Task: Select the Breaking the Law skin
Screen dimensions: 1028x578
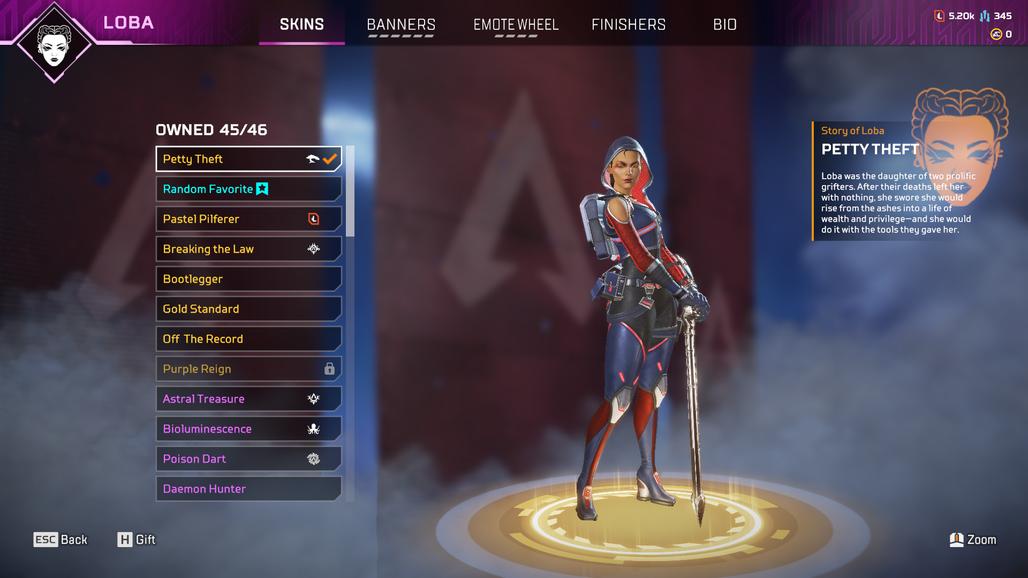Action: tap(248, 249)
